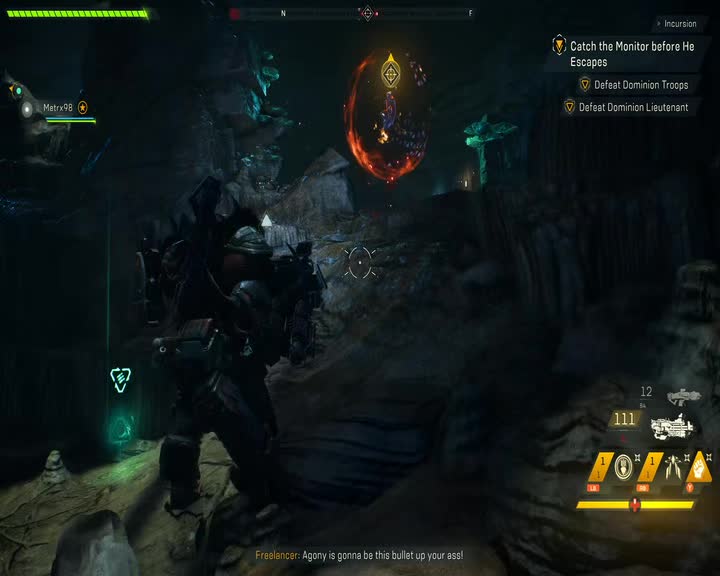Activate the circular shield-emblem gear ability
720x576 pixels.
coord(624,466)
